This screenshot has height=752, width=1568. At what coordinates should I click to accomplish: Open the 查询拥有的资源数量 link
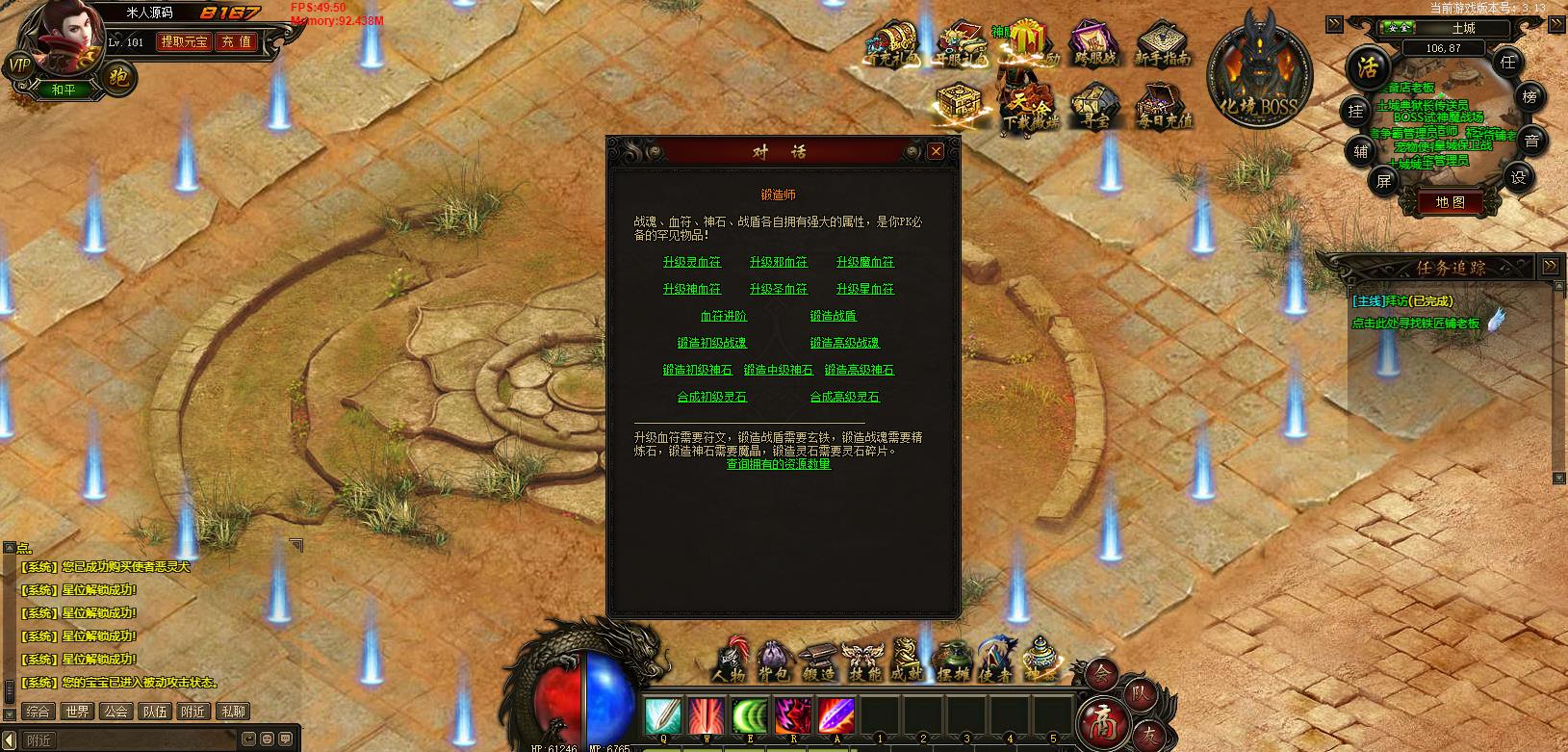[x=778, y=464]
